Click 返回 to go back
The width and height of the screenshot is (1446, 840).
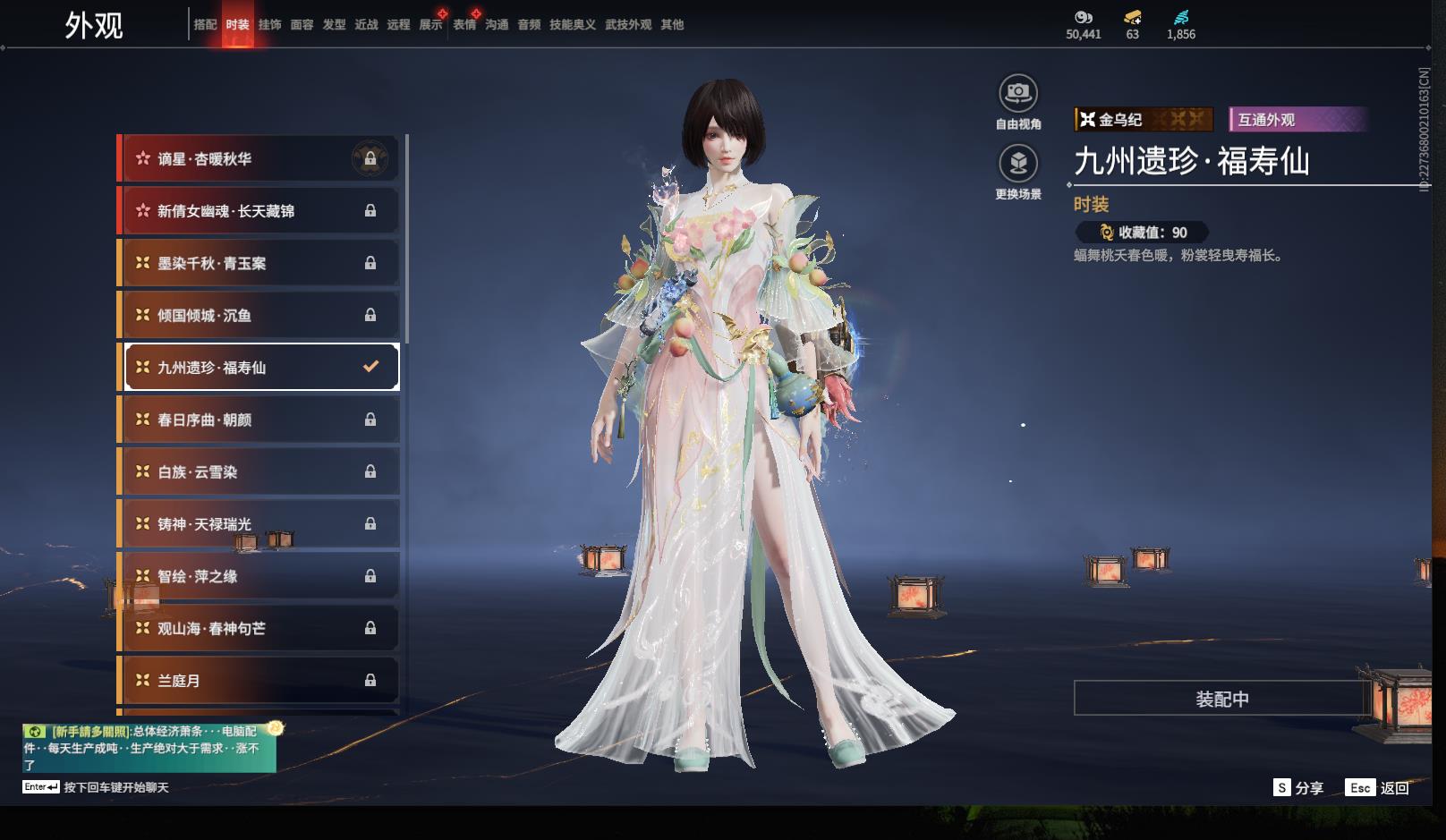point(1379,788)
